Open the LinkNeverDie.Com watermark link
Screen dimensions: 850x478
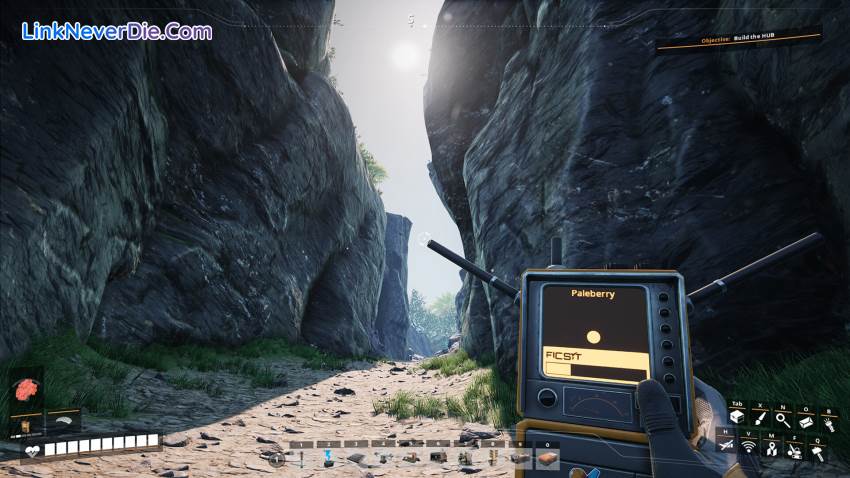coord(116,31)
